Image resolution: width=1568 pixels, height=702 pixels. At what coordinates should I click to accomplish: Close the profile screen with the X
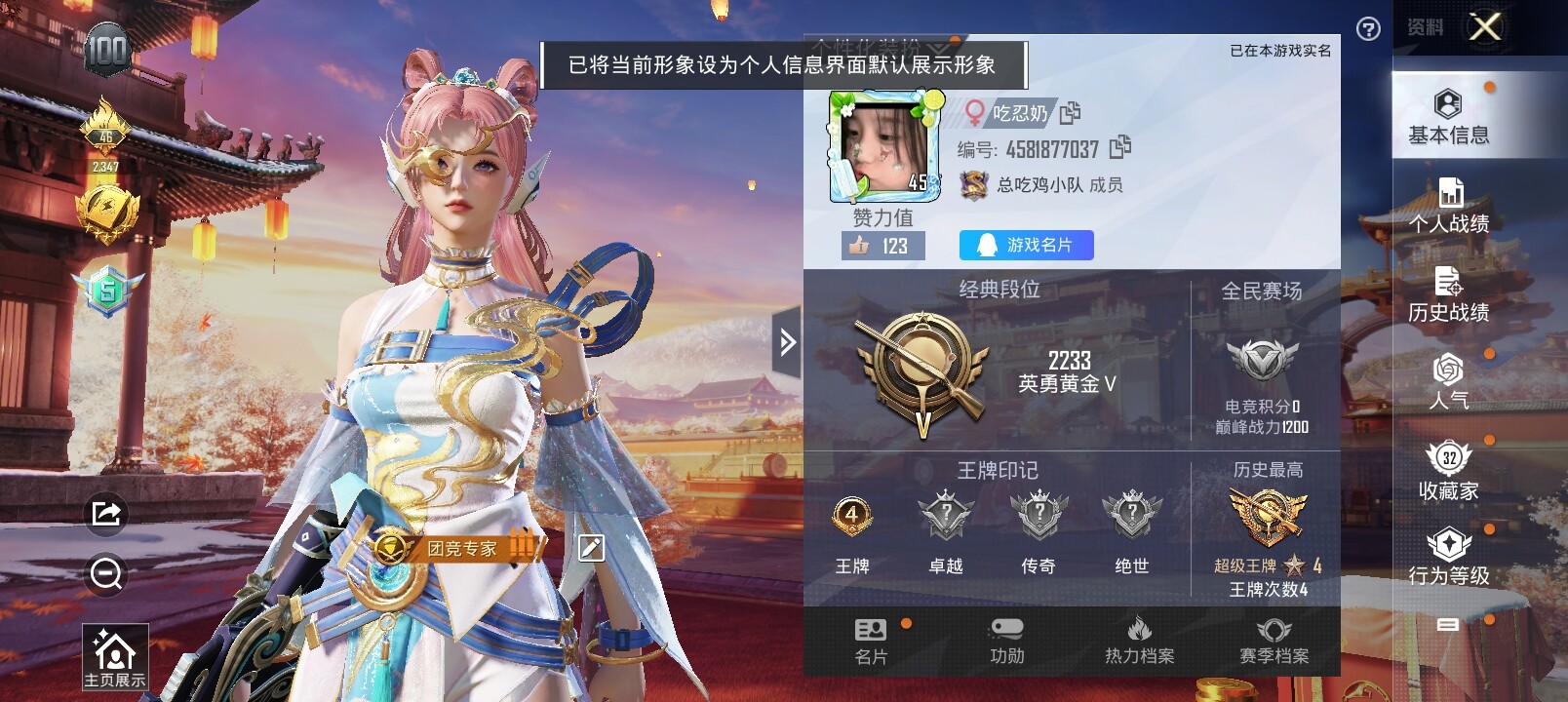pos(1485,27)
